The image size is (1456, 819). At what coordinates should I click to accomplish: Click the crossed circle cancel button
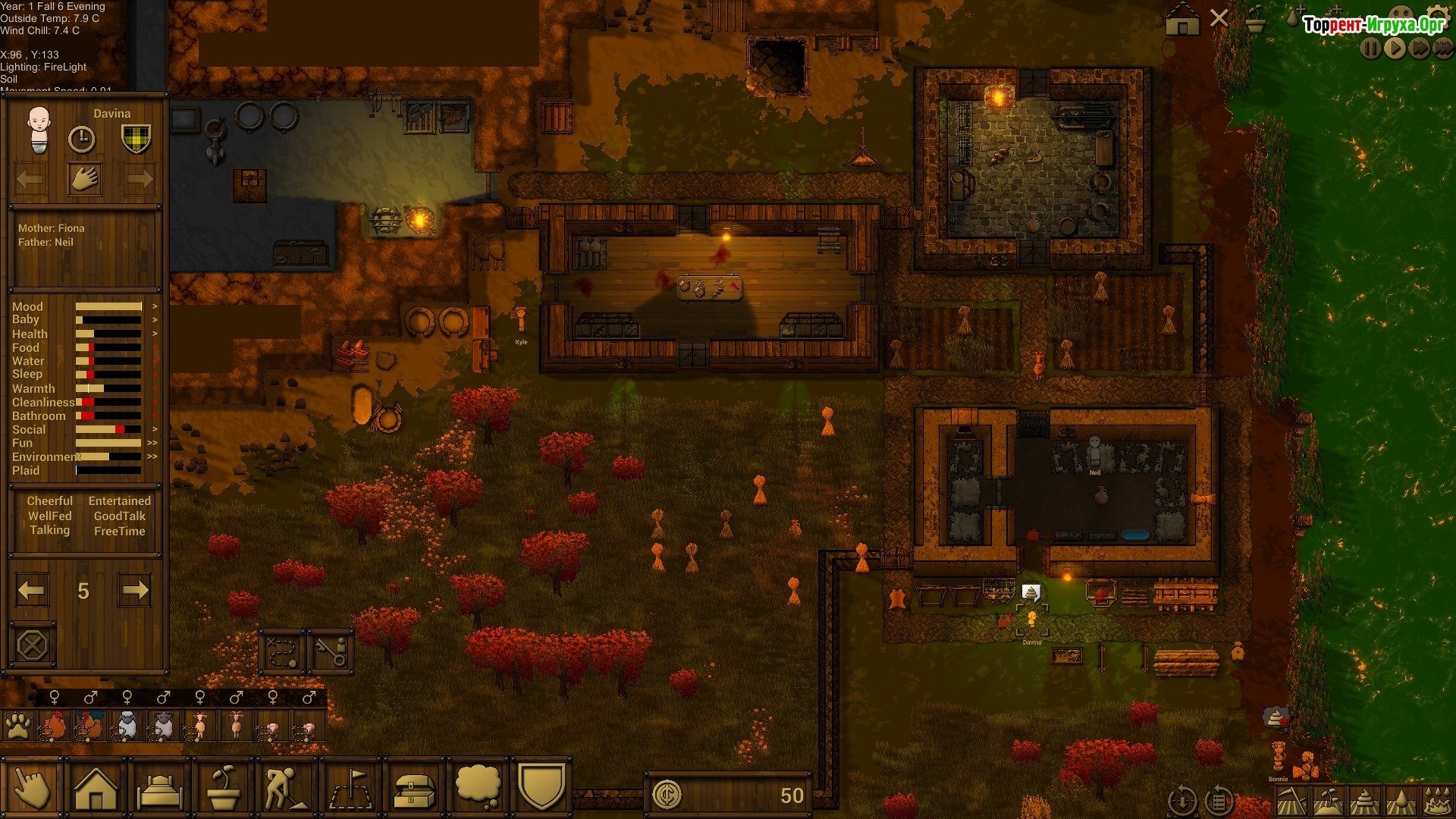pyautogui.click(x=32, y=645)
